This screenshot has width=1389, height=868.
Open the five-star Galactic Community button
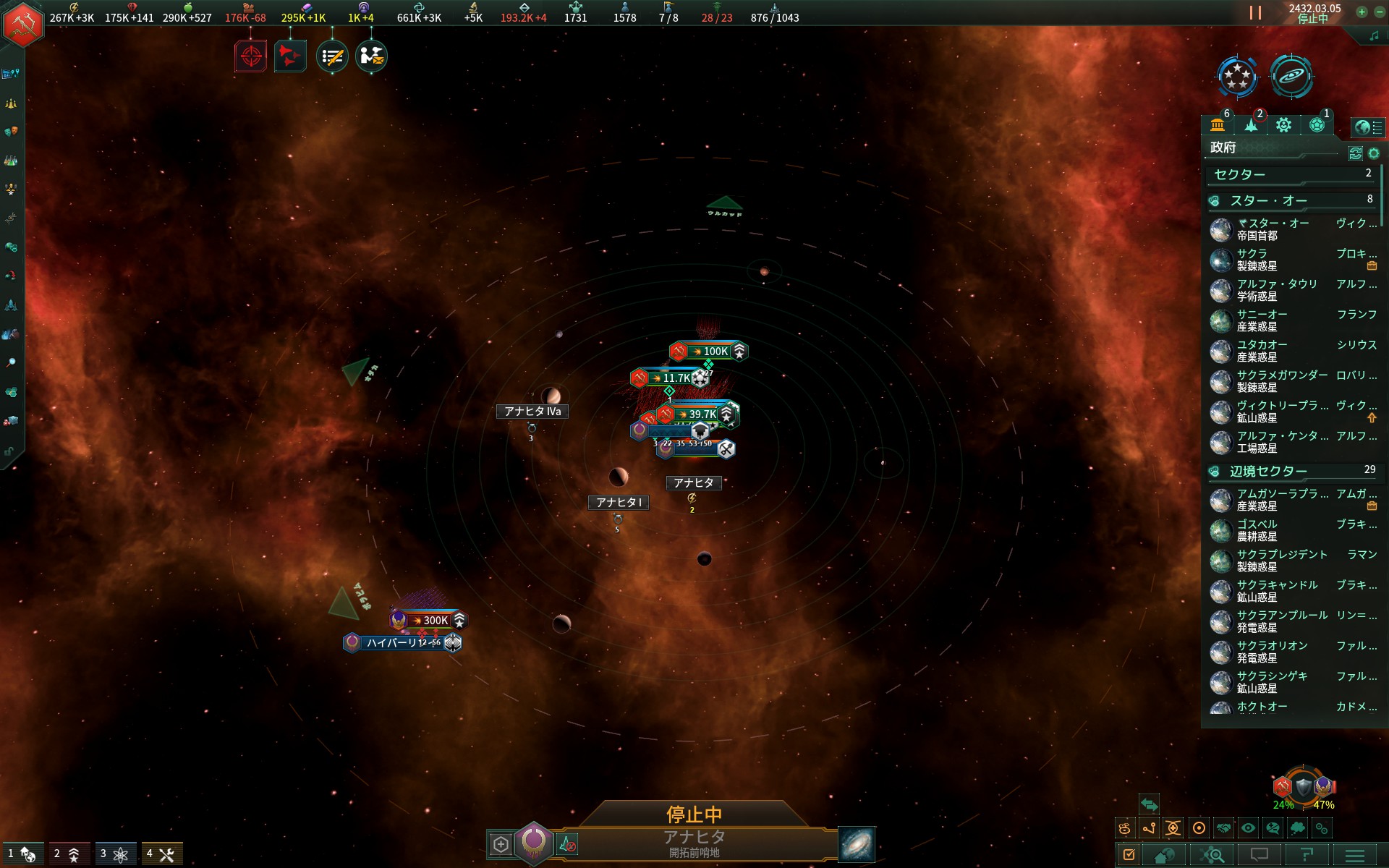point(1237,76)
